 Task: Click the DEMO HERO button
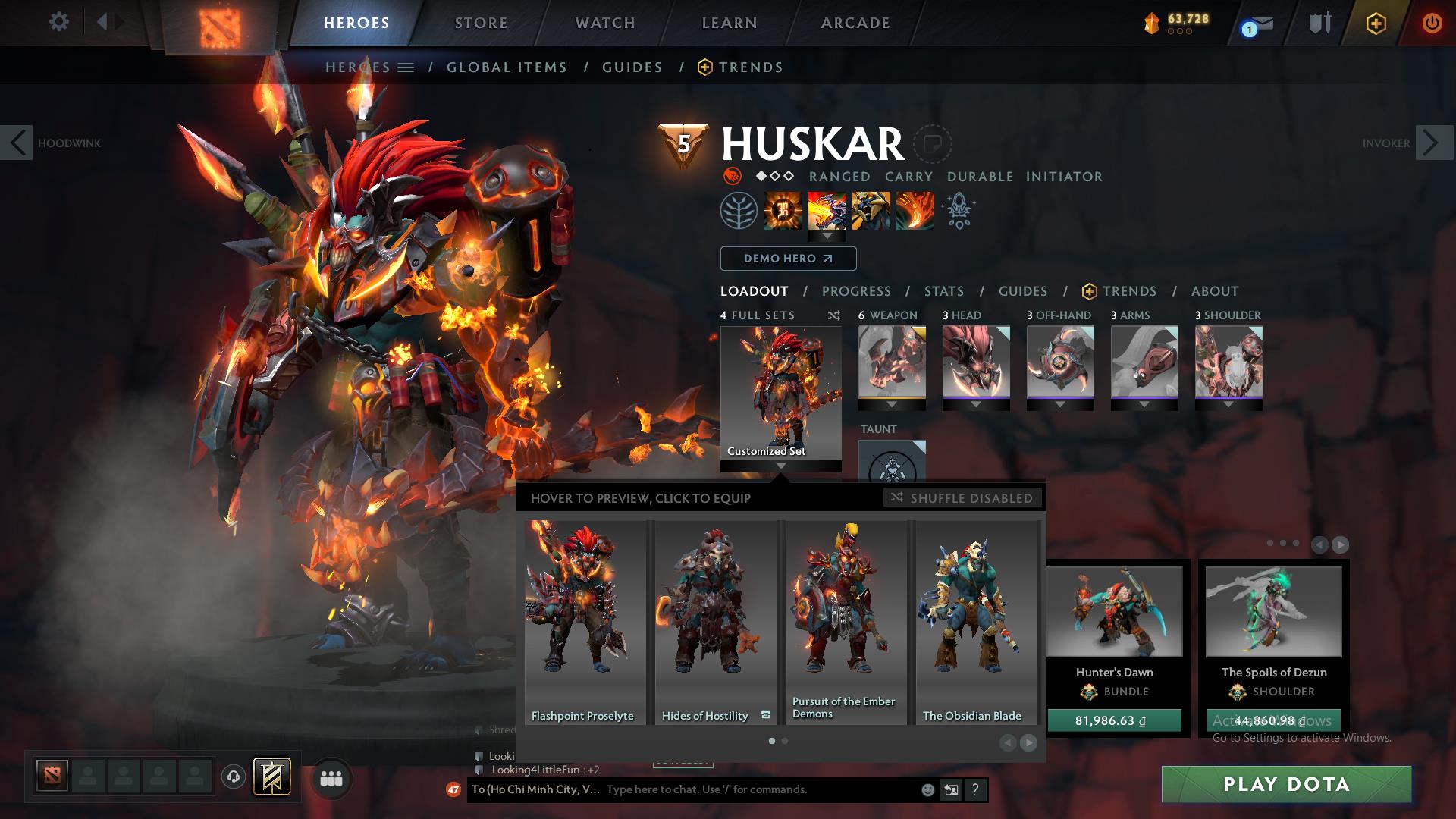pyautogui.click(x=787, y=258)
